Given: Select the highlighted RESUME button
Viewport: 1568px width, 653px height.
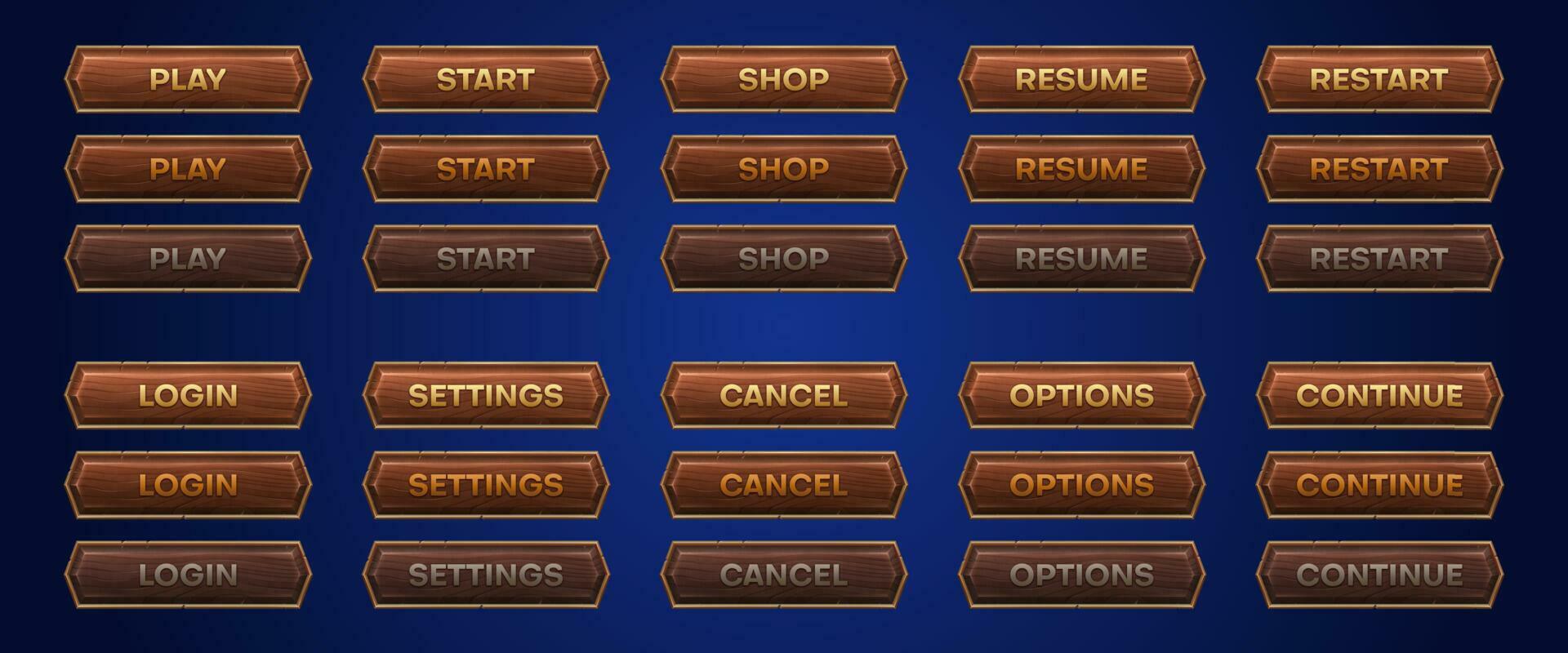Looking at the screenshot, I should [1082, 170].
